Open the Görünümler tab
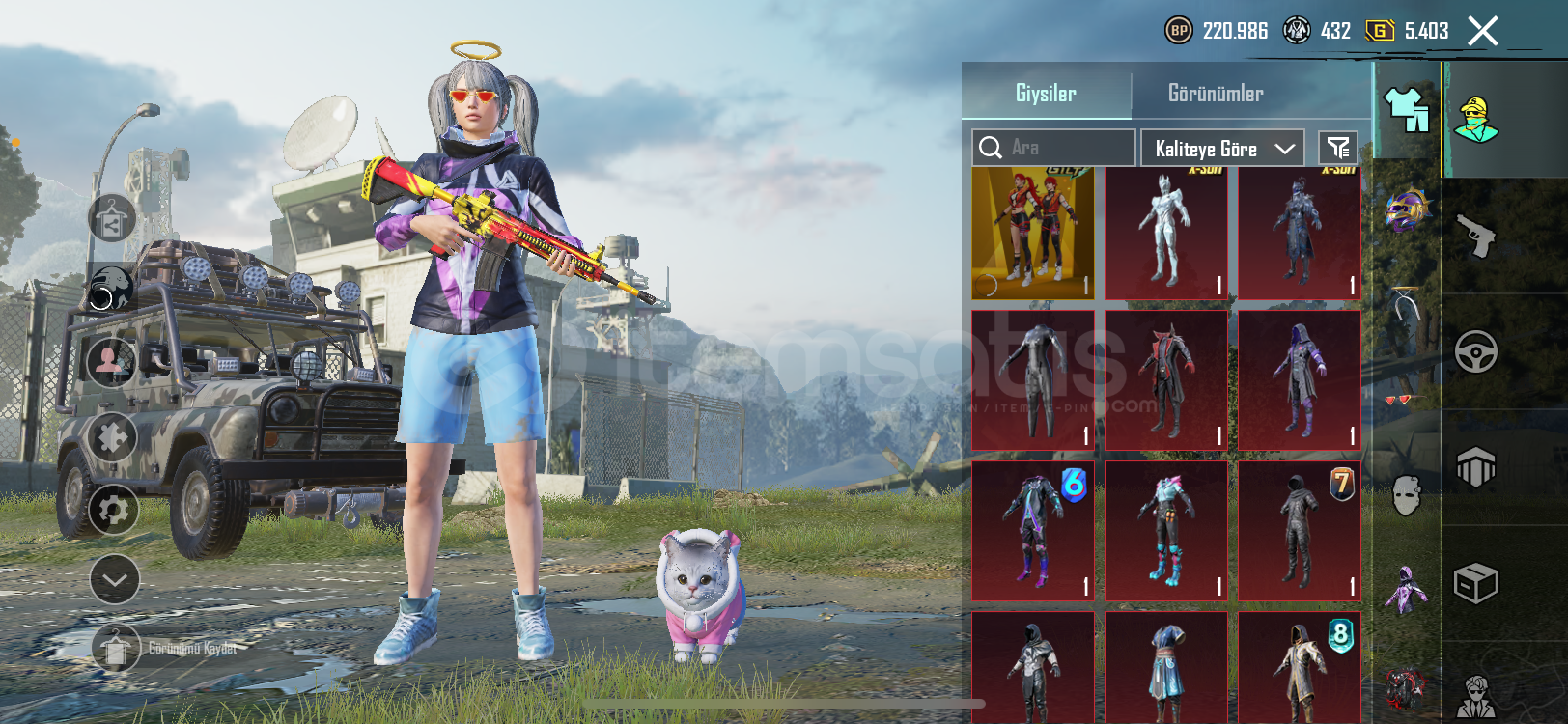This screenshot has width=1568, height=724. coord(1215,94)
